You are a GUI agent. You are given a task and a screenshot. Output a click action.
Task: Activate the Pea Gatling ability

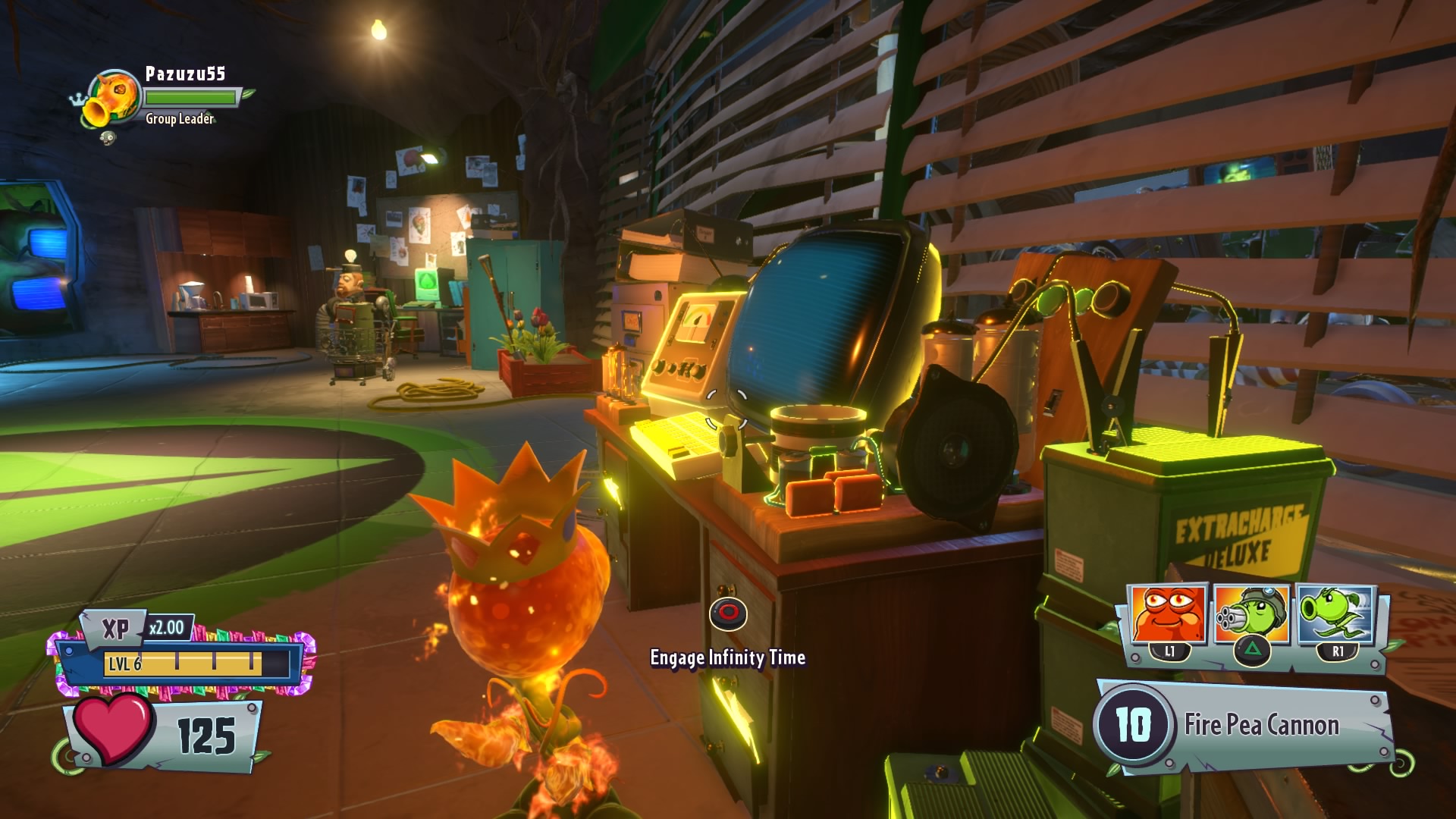pyautogui.click(x=1251, y=616)
